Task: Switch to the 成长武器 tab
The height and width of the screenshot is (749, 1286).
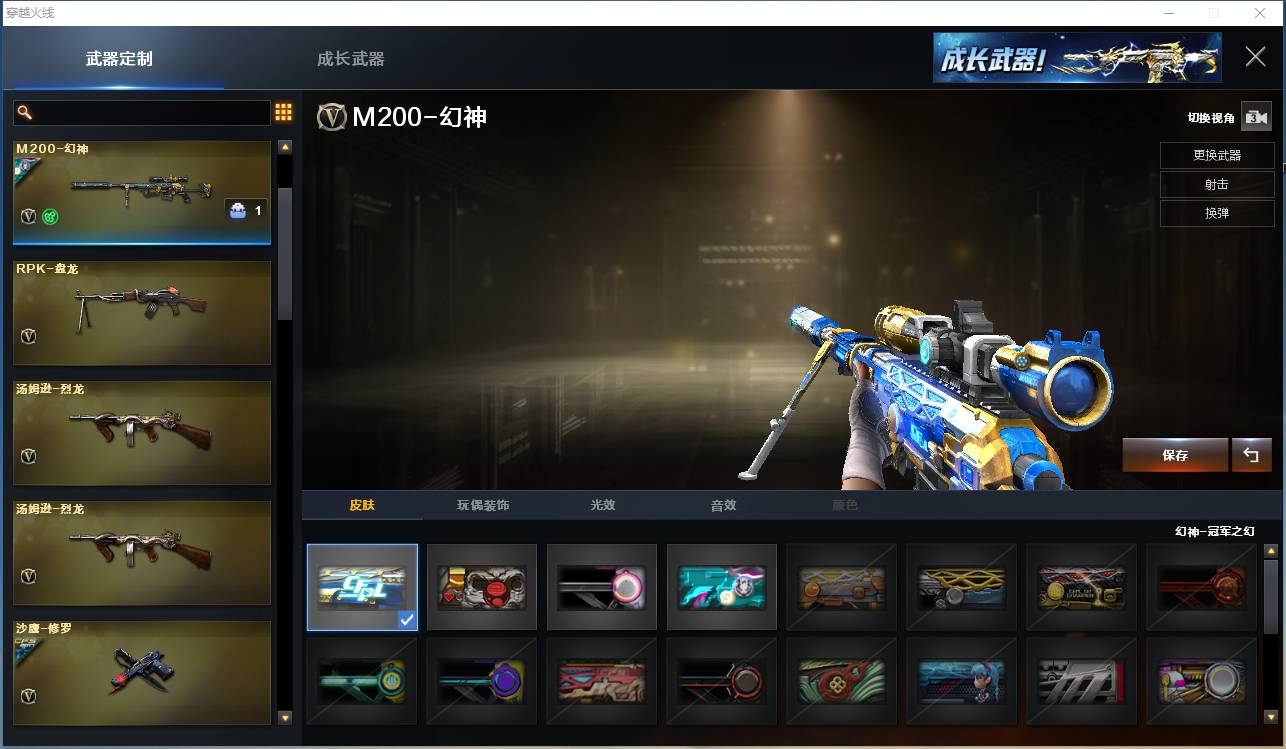Action: (x=350, y=59)
